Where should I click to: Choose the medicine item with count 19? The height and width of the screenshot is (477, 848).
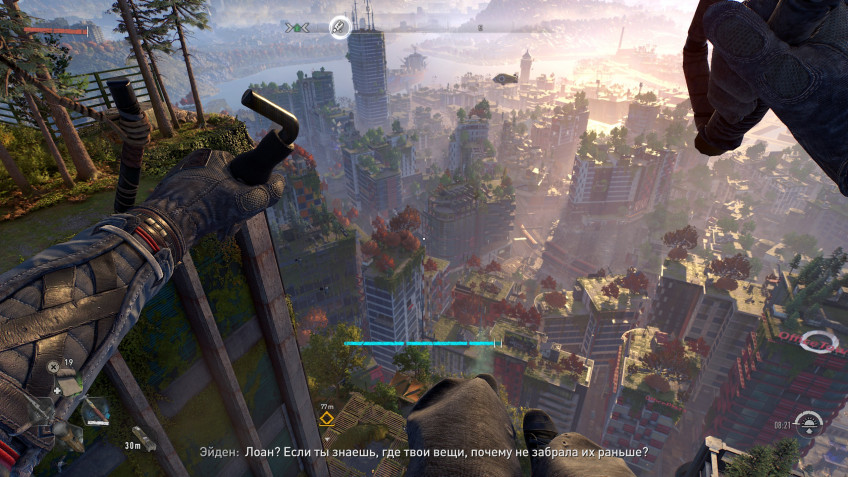point(68,381)
